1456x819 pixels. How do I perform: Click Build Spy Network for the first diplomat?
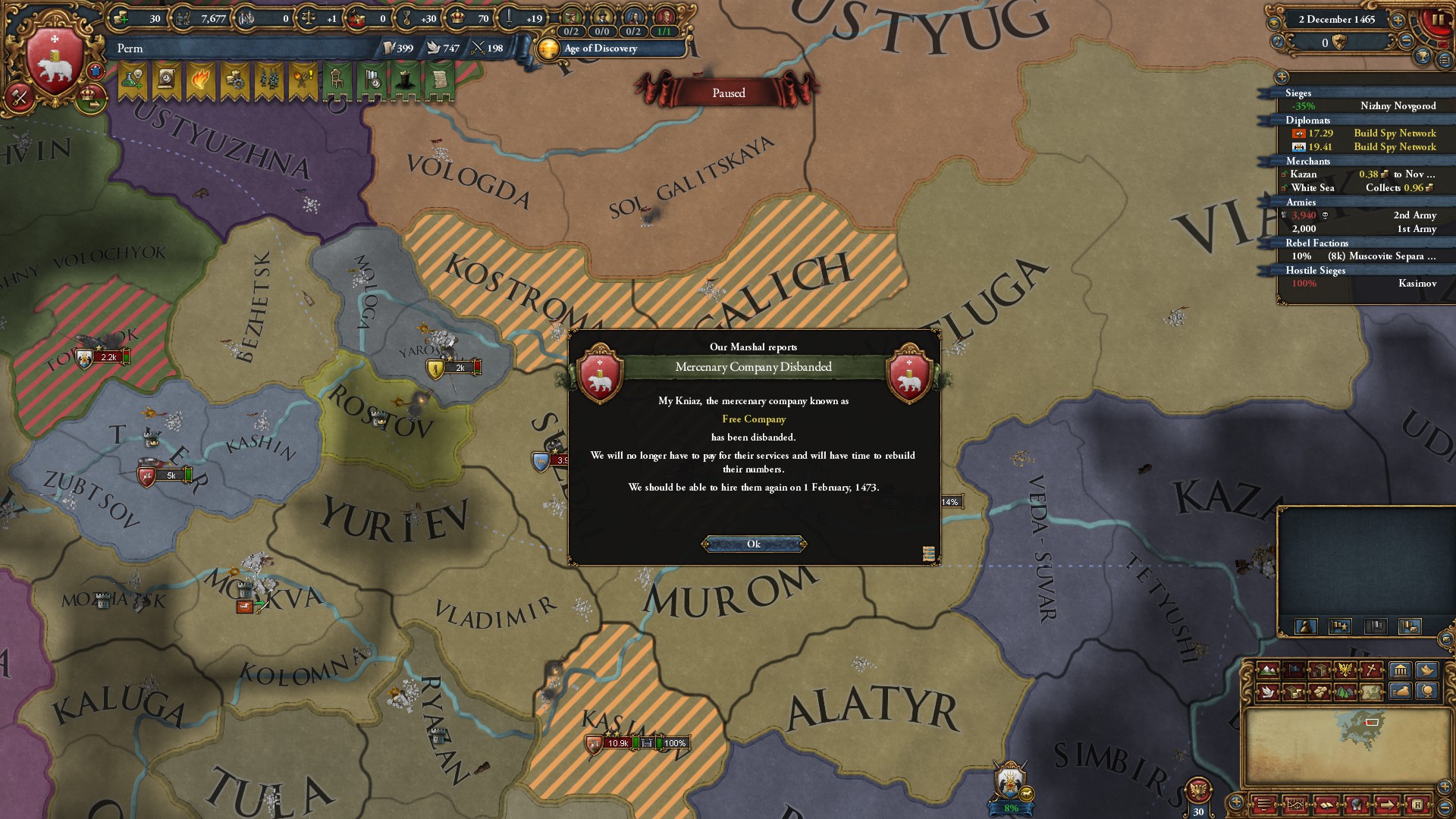click(1395, 133)
